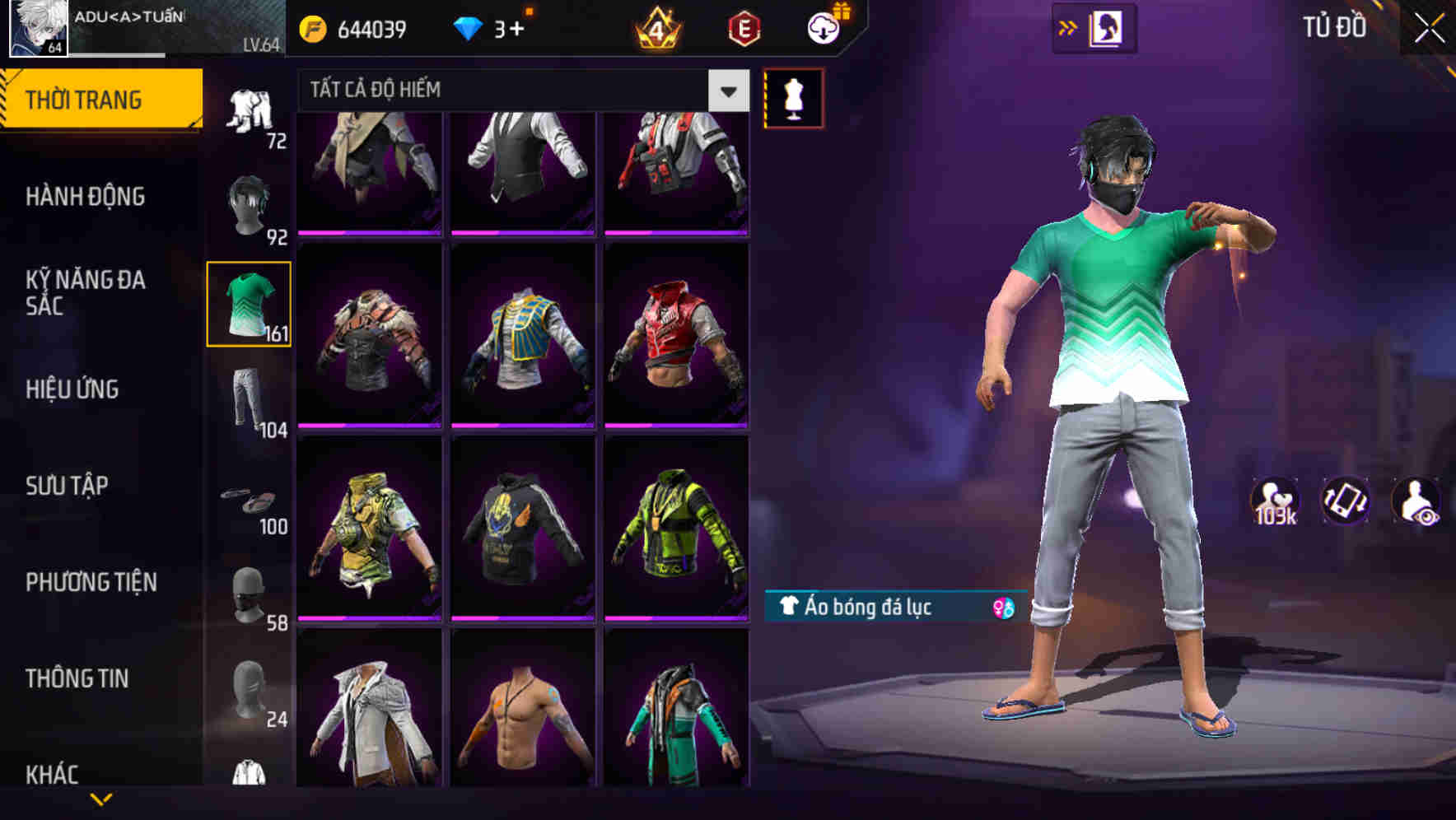Click the 103k likes button
This screenshot has width=1456, height=820.
click(x=1275, y=501)
